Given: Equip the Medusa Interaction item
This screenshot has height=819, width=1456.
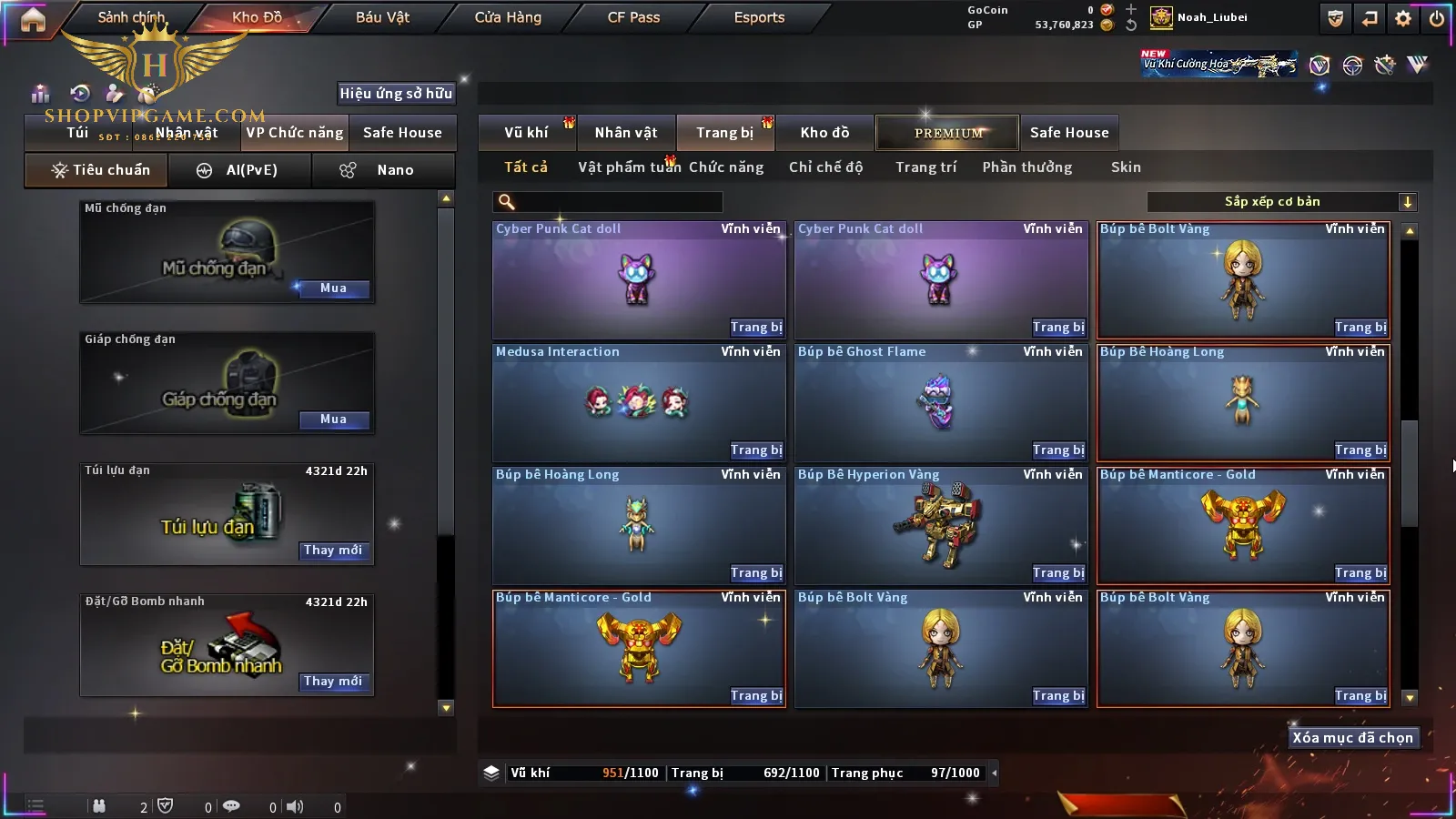Looking at the screenshot, I should pos(755,450).
